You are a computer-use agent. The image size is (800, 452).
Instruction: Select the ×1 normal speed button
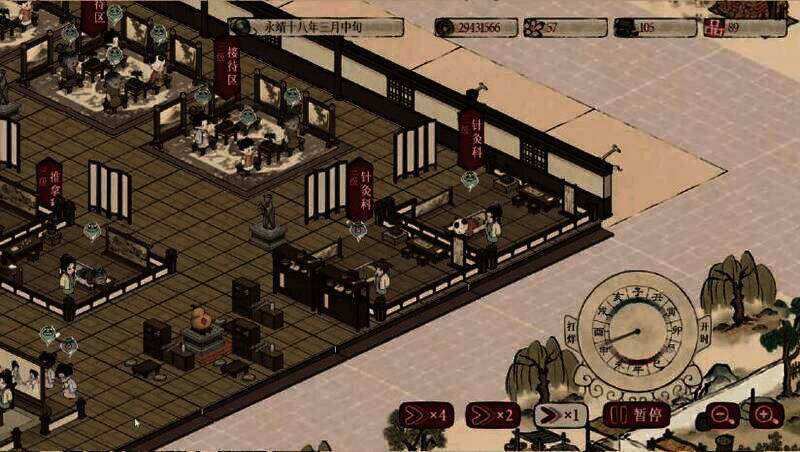559,414
